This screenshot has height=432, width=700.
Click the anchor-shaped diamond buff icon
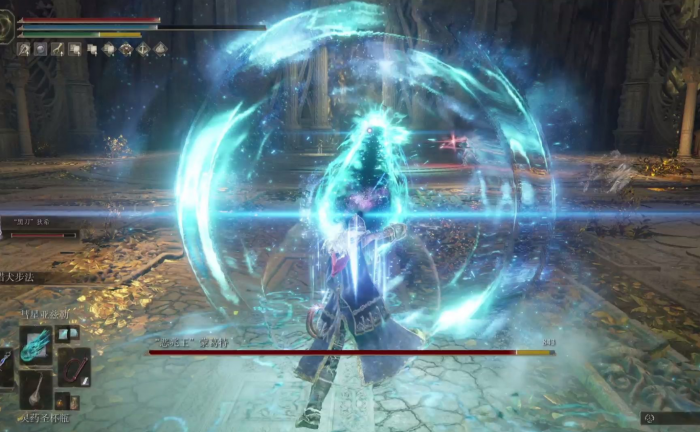(x=143, y=48)
